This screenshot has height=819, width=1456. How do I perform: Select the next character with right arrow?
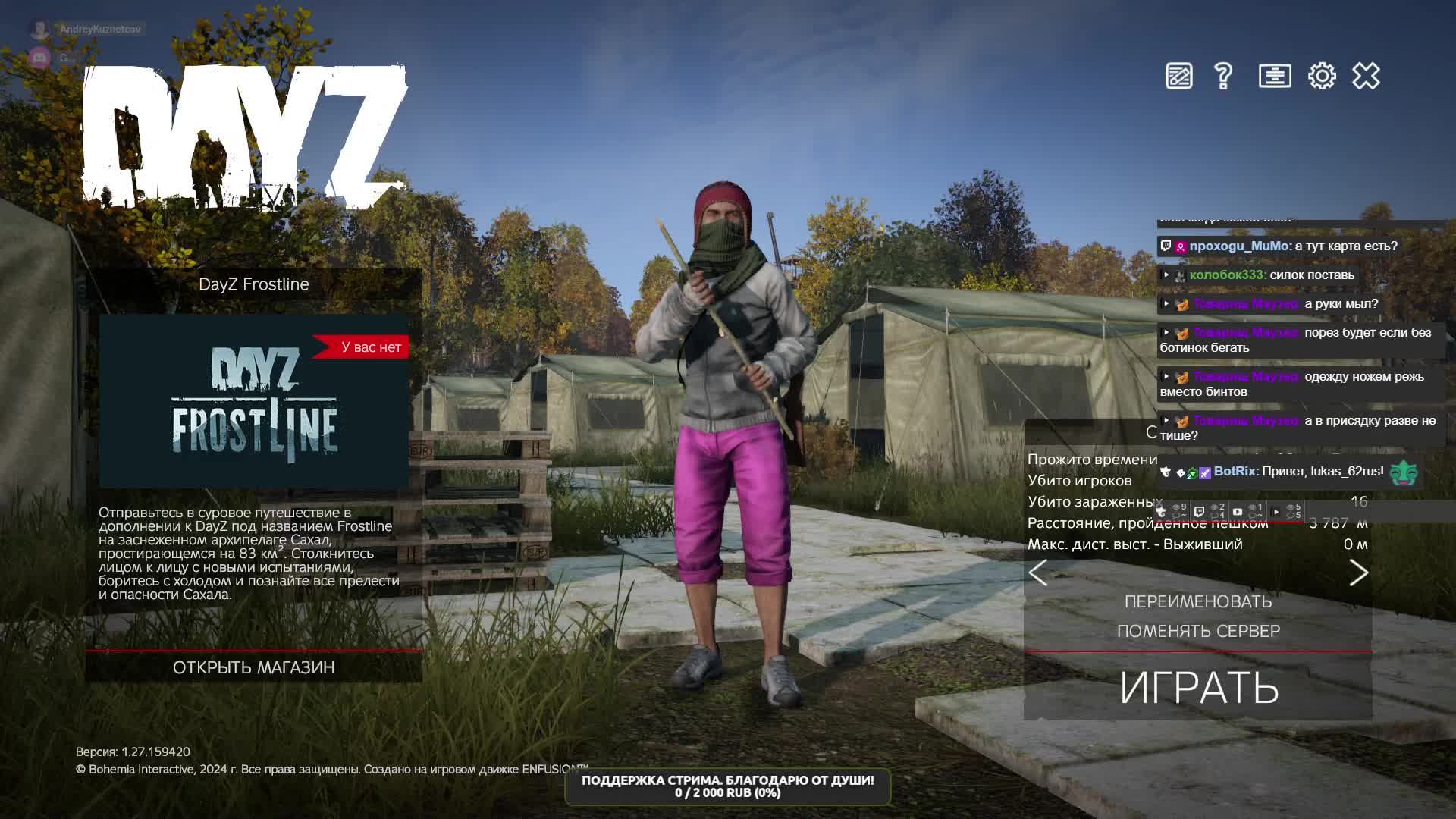click(1358, 573)
